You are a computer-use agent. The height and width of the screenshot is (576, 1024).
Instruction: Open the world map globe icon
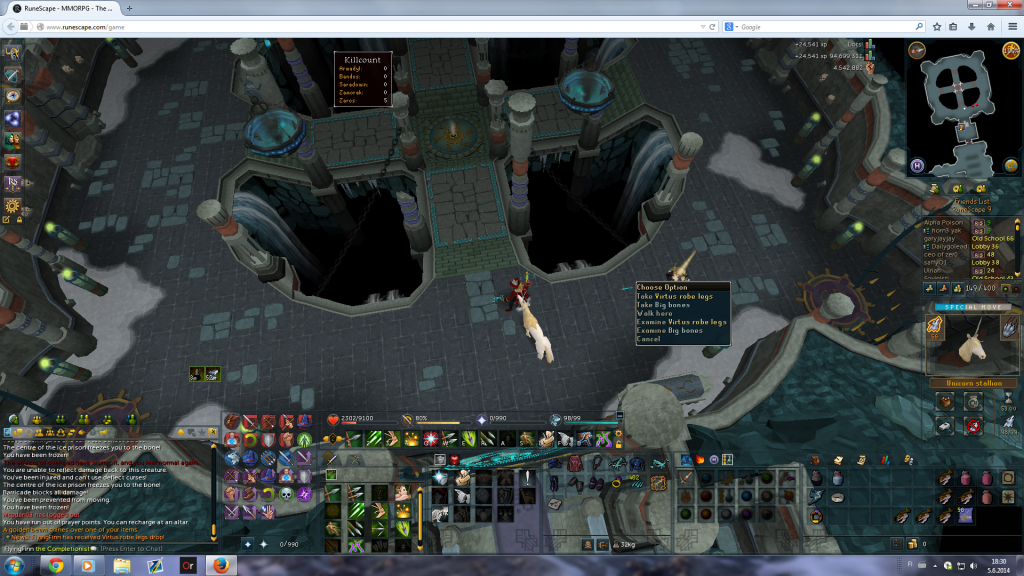pos(1009,164)
